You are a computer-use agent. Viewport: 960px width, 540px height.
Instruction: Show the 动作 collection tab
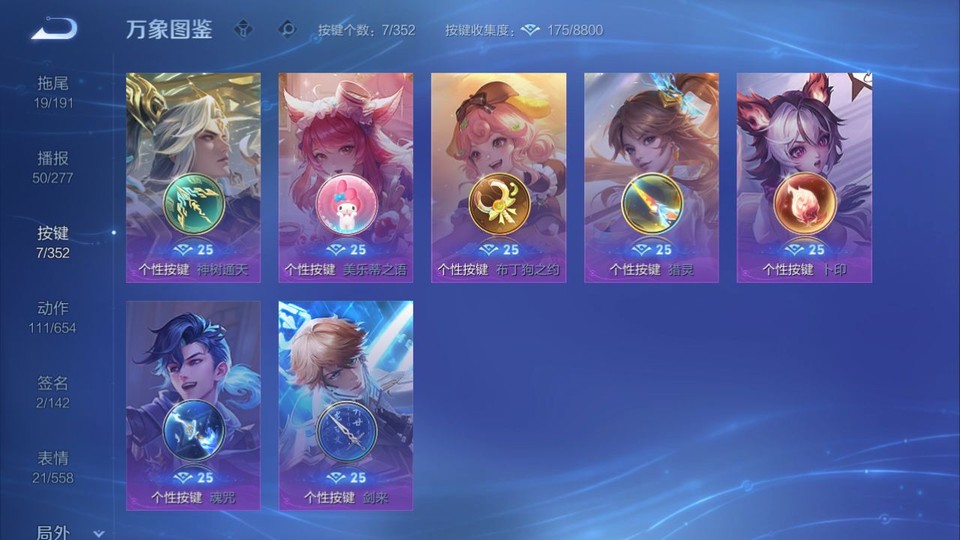click(x=54, y=317)
